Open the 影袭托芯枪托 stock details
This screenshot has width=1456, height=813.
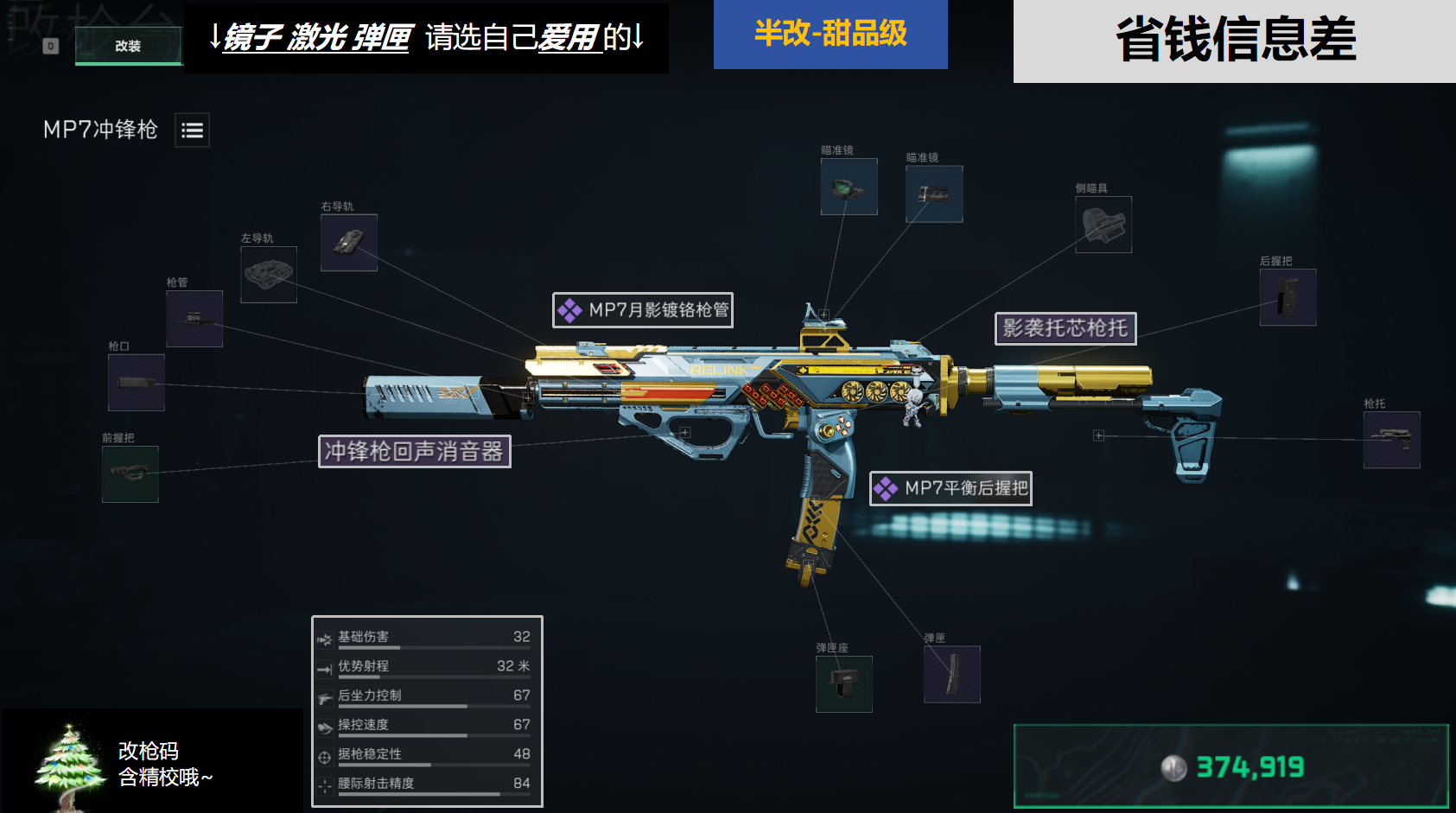pos(1065,329)
